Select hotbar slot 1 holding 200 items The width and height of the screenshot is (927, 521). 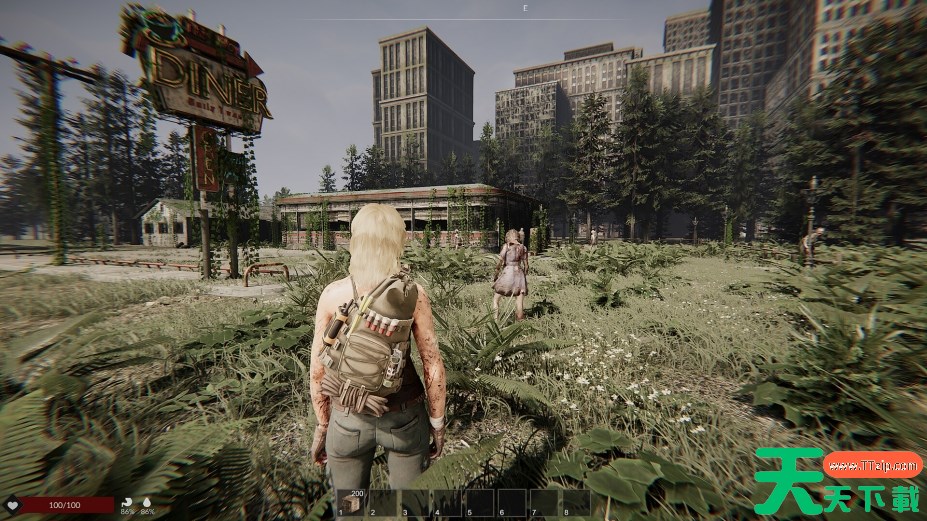click(351, 502)
